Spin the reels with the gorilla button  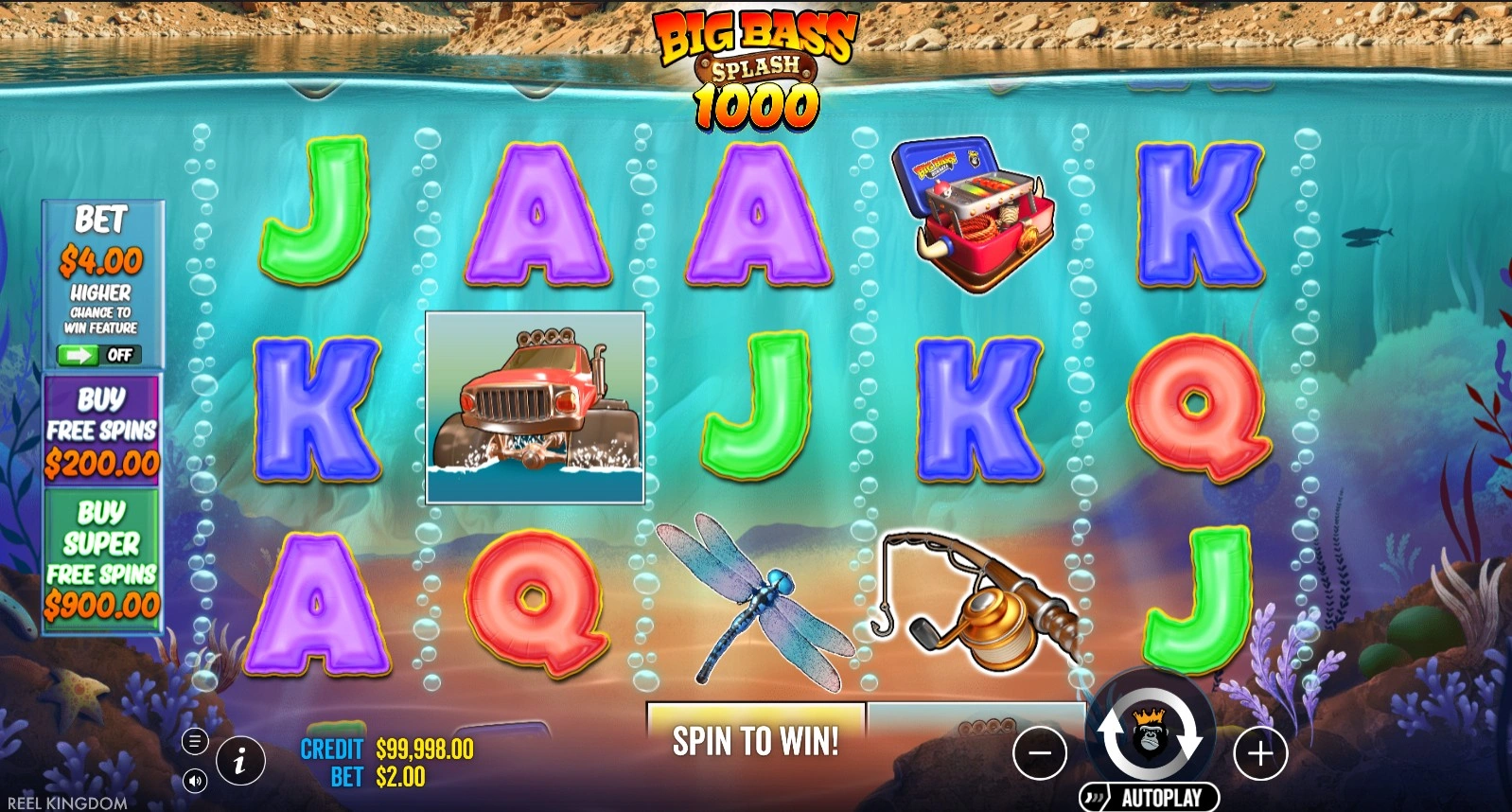1149,735
